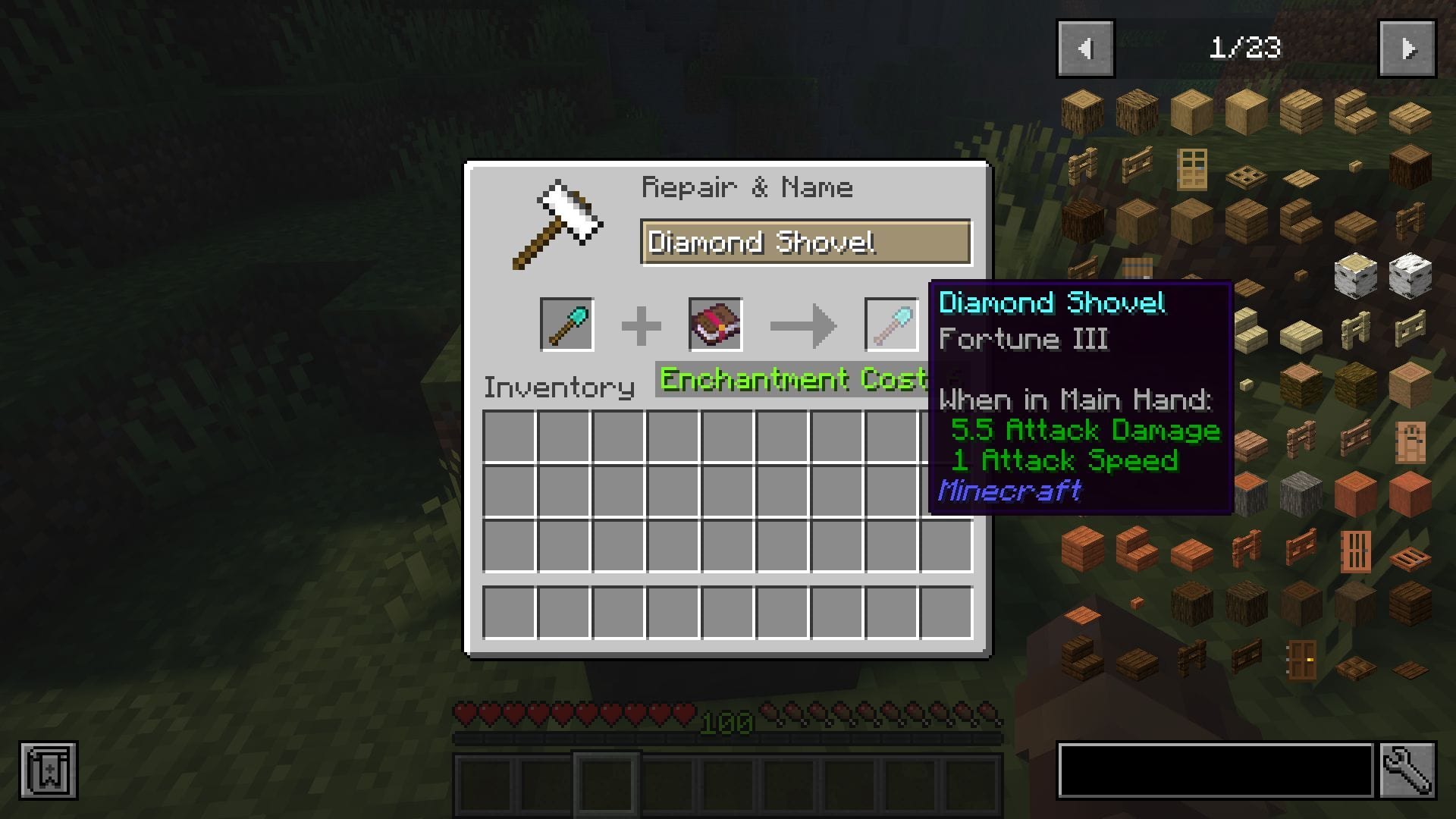The width and height of the screenshot is (1456, 819).
Task: Select the oak log item in the item list
Action: point(1081,110)
